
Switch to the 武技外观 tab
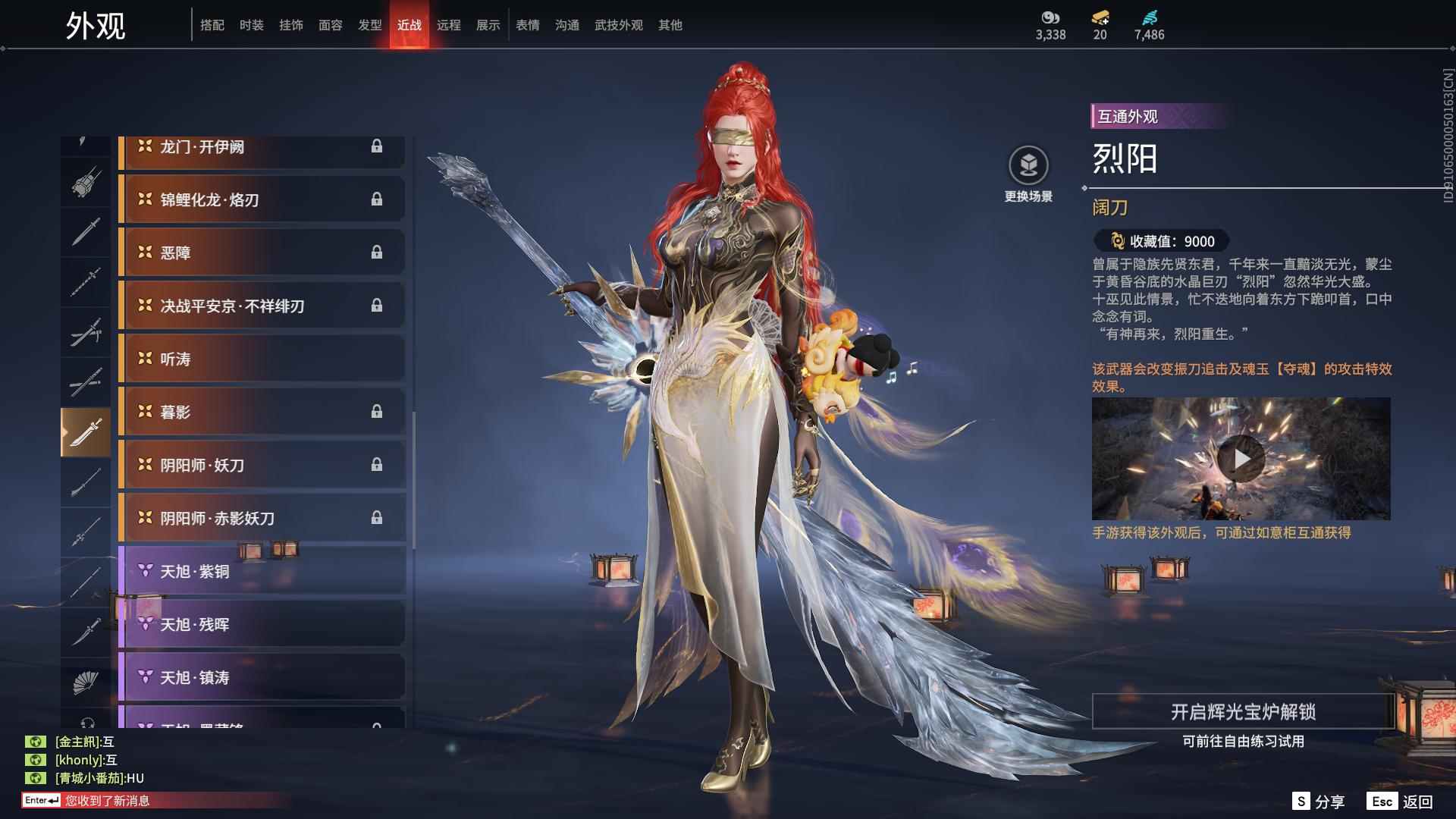[617, 24]
